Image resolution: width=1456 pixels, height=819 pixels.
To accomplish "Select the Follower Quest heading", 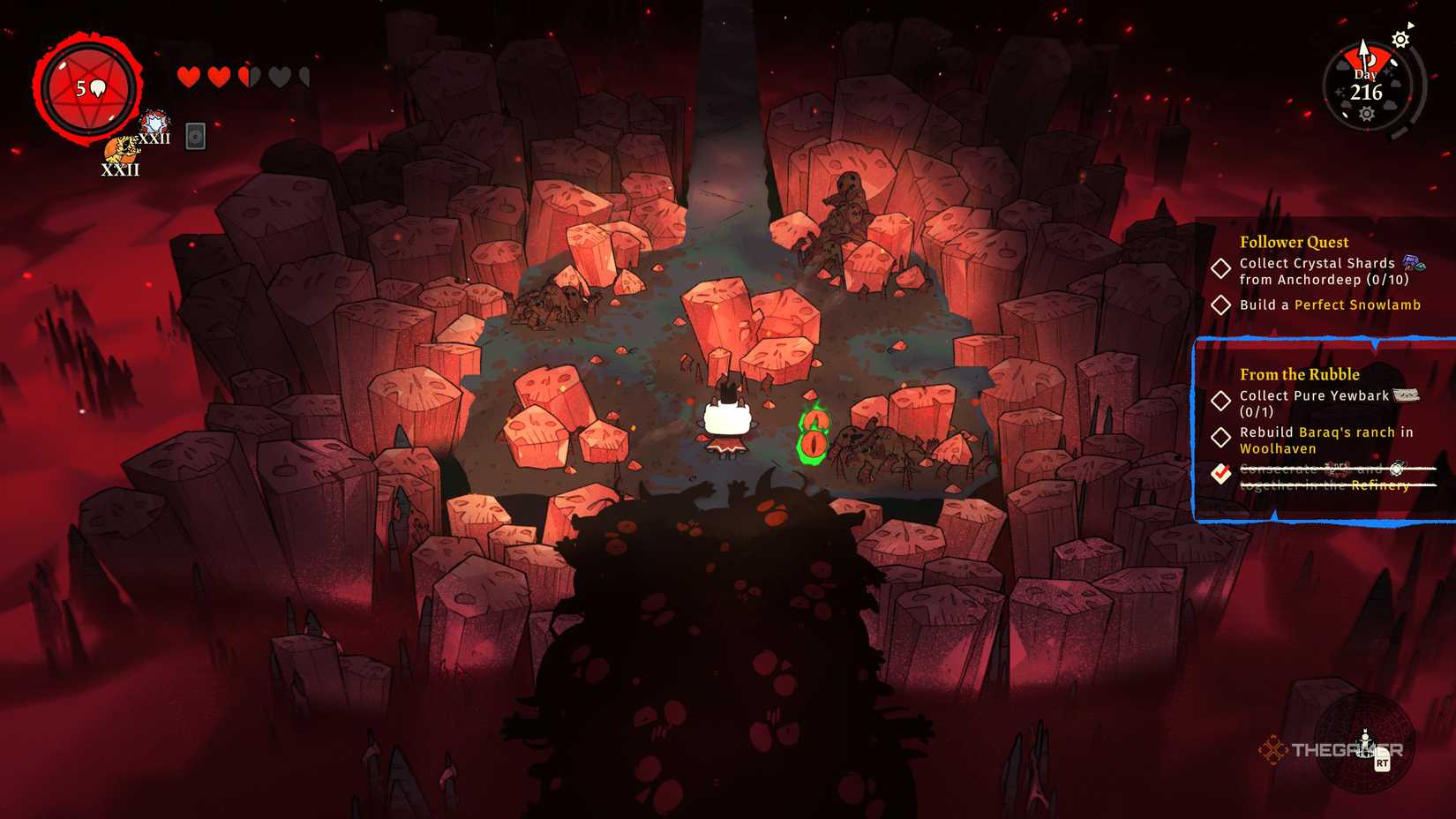I will tap(1294, 242).
